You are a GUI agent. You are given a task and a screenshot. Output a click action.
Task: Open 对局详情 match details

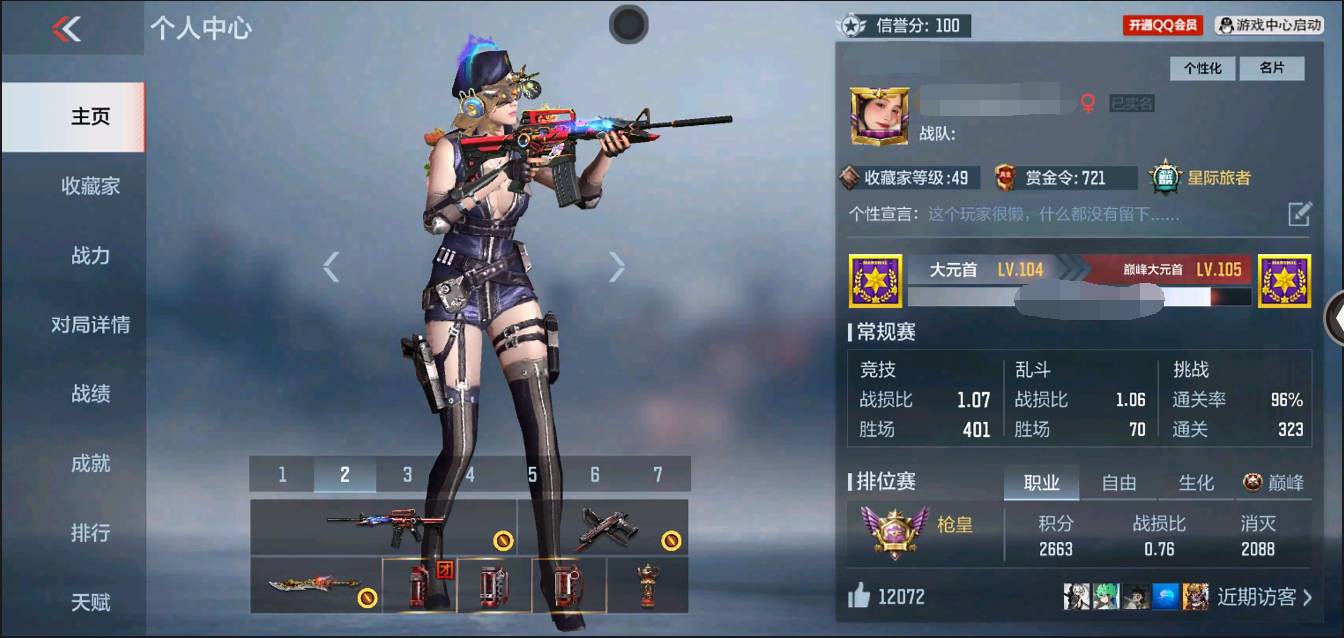(x=90, y=325)
